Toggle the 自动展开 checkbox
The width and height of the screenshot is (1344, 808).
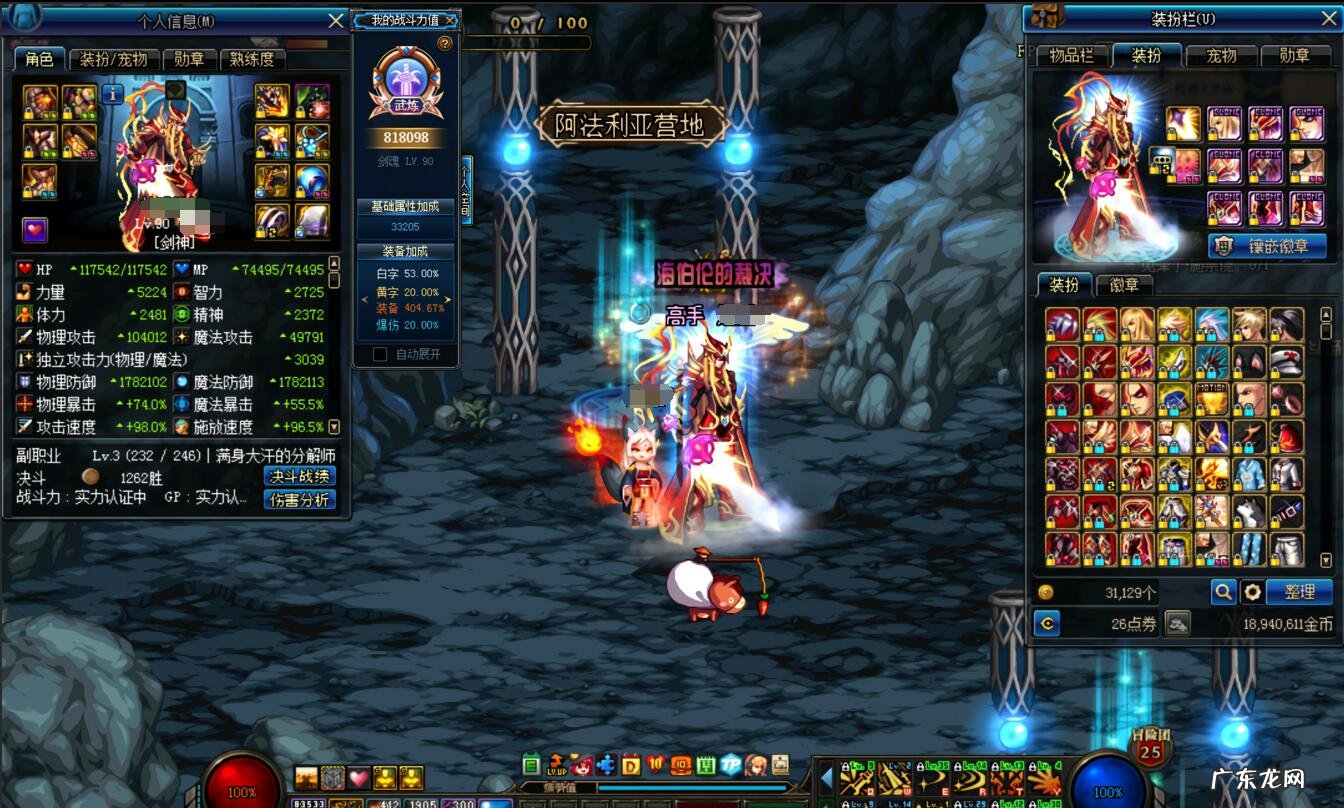click(x=380, y=354)
